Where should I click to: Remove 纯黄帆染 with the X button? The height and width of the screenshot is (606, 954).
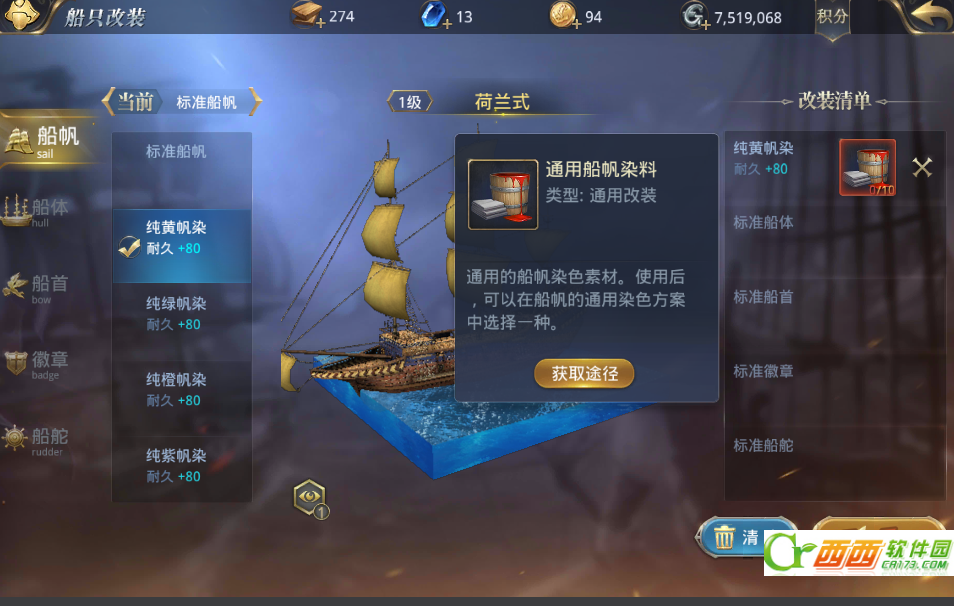922,168
